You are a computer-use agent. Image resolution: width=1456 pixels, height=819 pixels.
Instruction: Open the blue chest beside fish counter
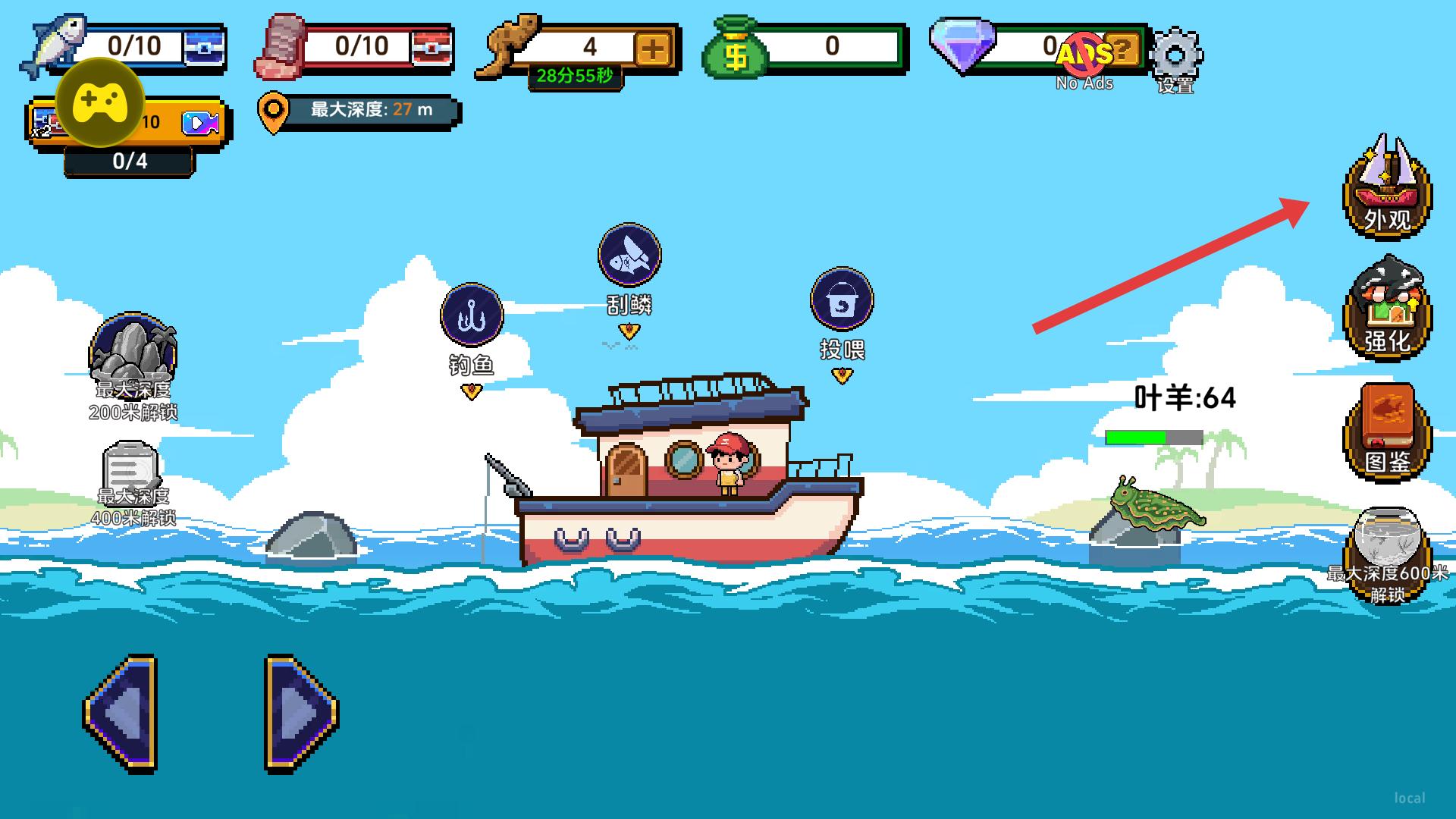(204, 48)
